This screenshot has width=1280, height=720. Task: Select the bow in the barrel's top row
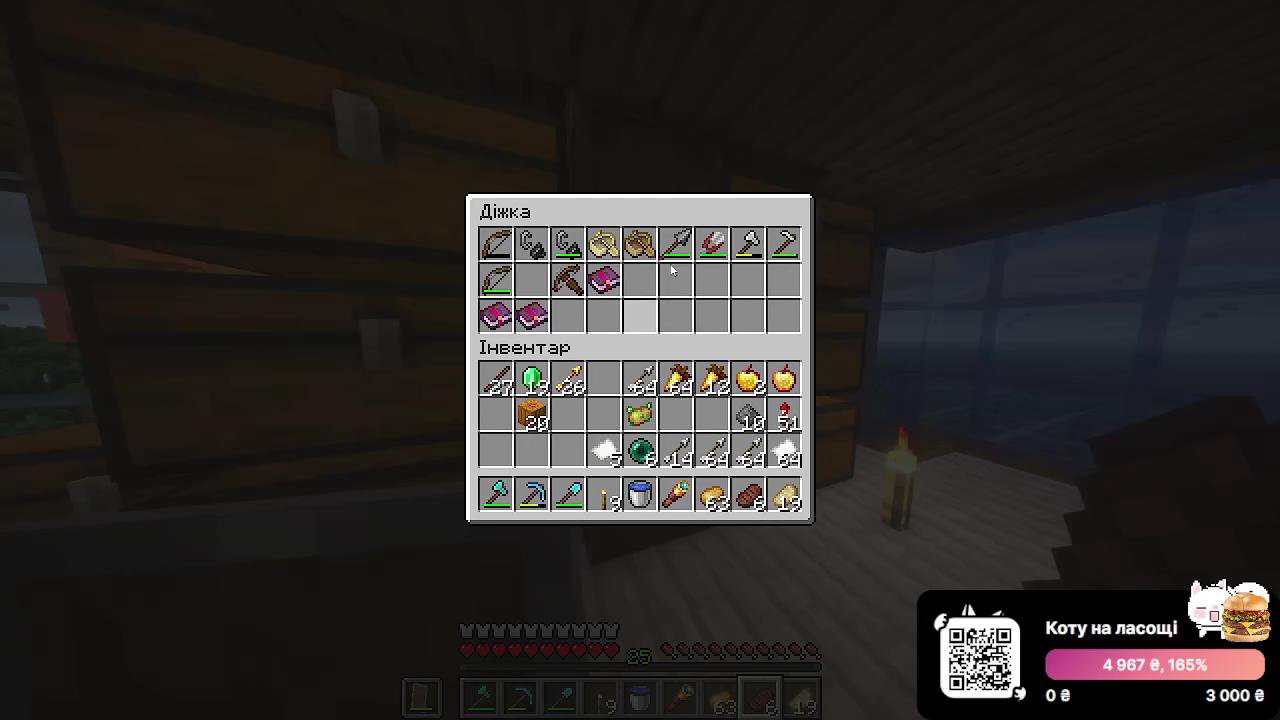tap(497, 243)
